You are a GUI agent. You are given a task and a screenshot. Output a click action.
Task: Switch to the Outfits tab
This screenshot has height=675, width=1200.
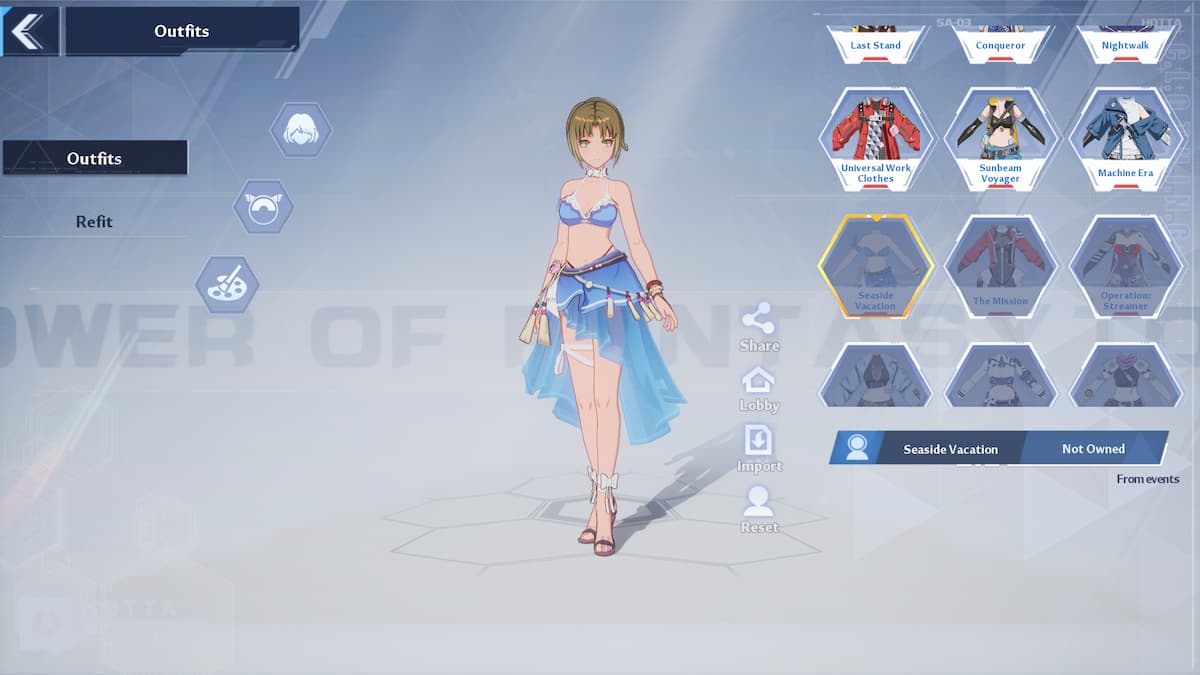(94, 158)
